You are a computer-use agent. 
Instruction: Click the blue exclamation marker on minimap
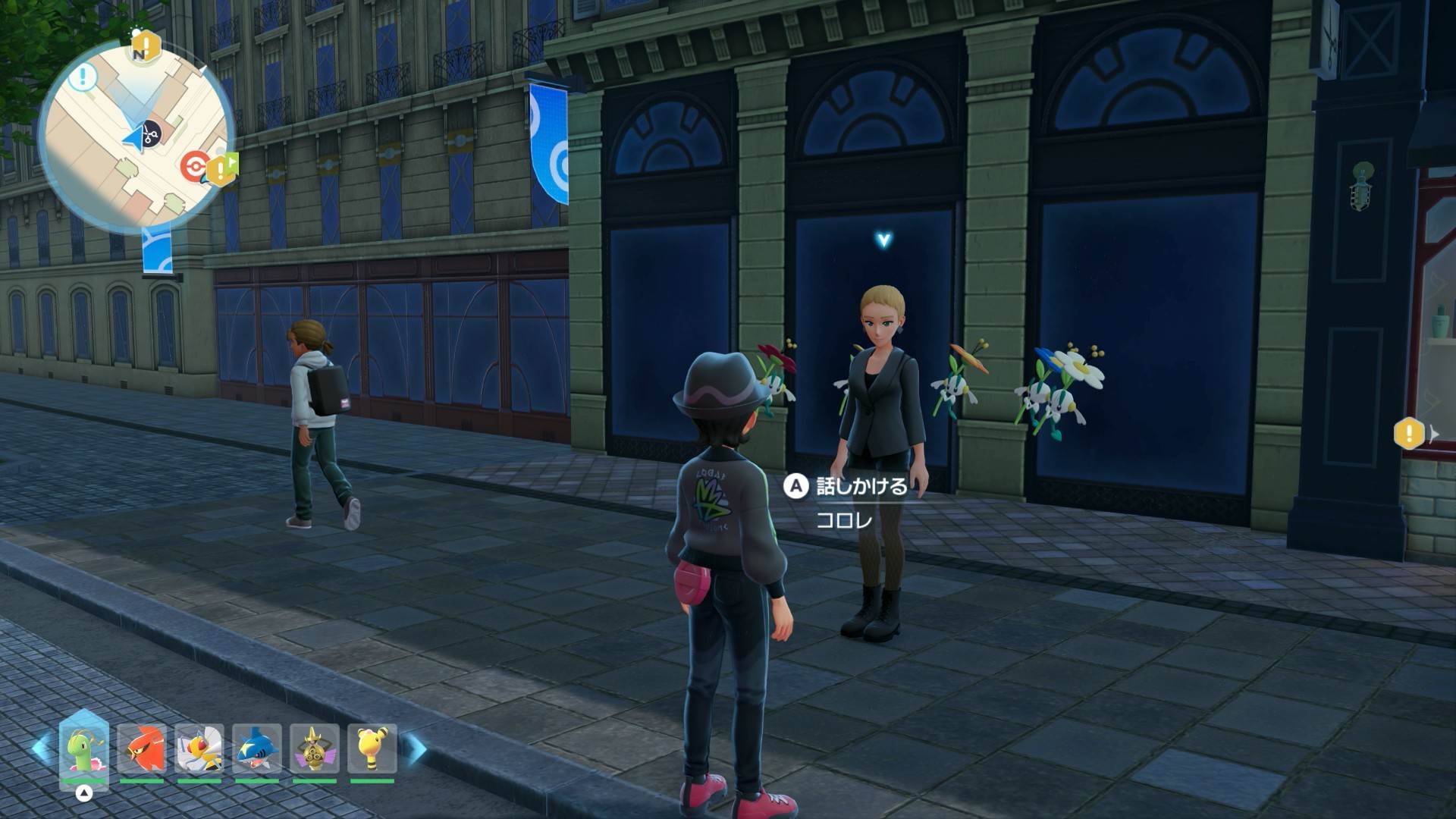click(x=83, y=77)
